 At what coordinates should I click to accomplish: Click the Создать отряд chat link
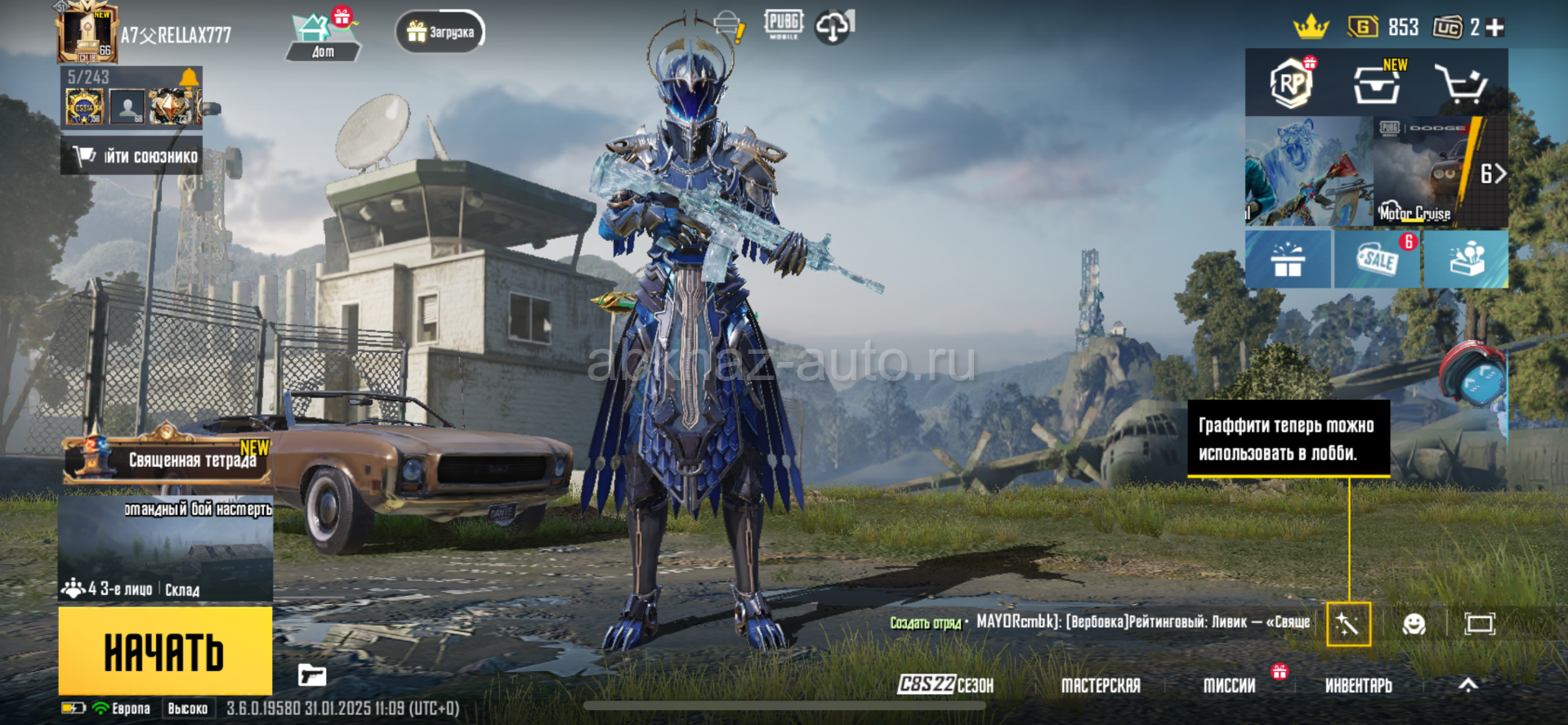coord(925,623)
